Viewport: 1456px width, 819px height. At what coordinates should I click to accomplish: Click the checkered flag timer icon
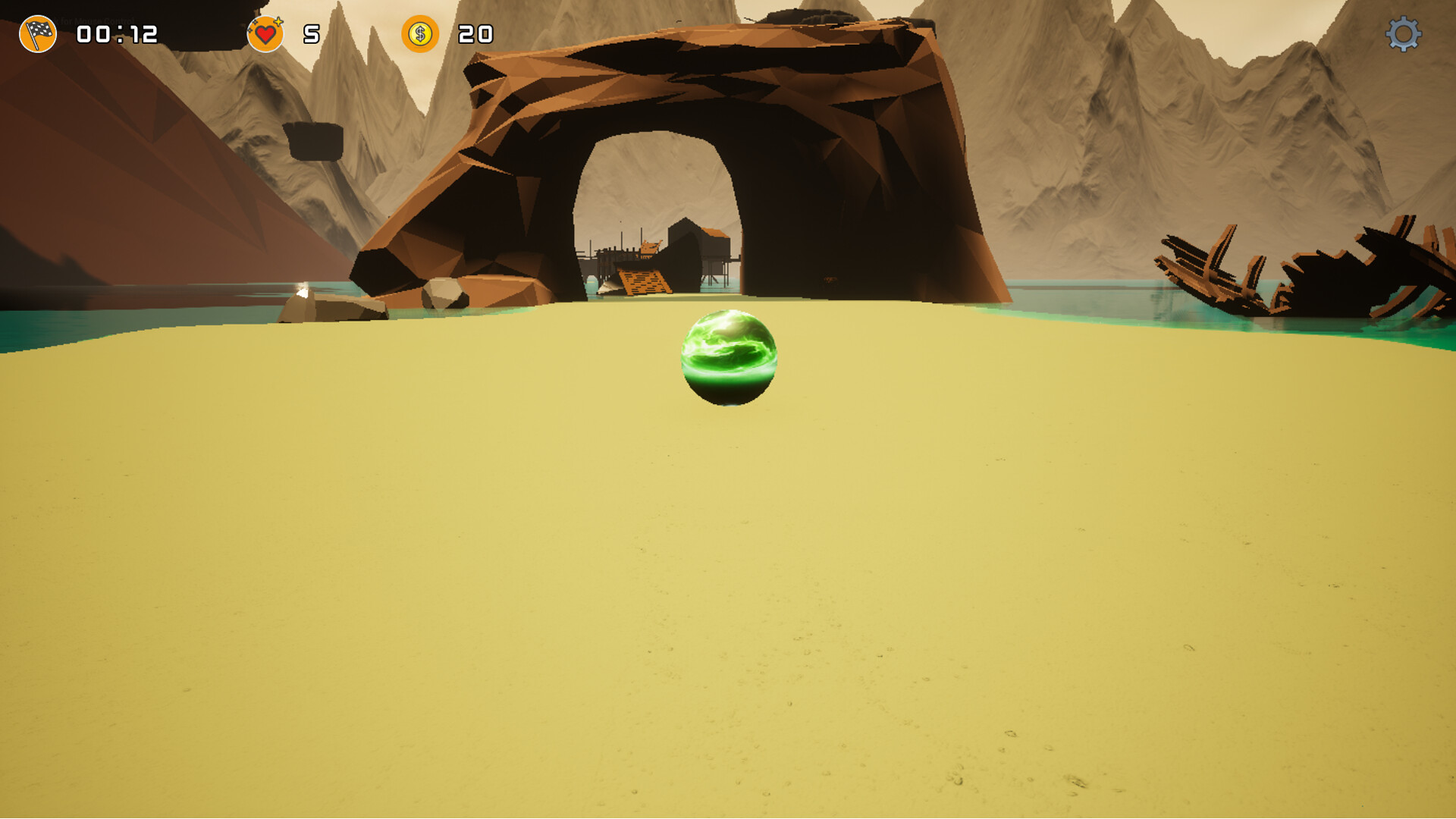pos(36,34)
